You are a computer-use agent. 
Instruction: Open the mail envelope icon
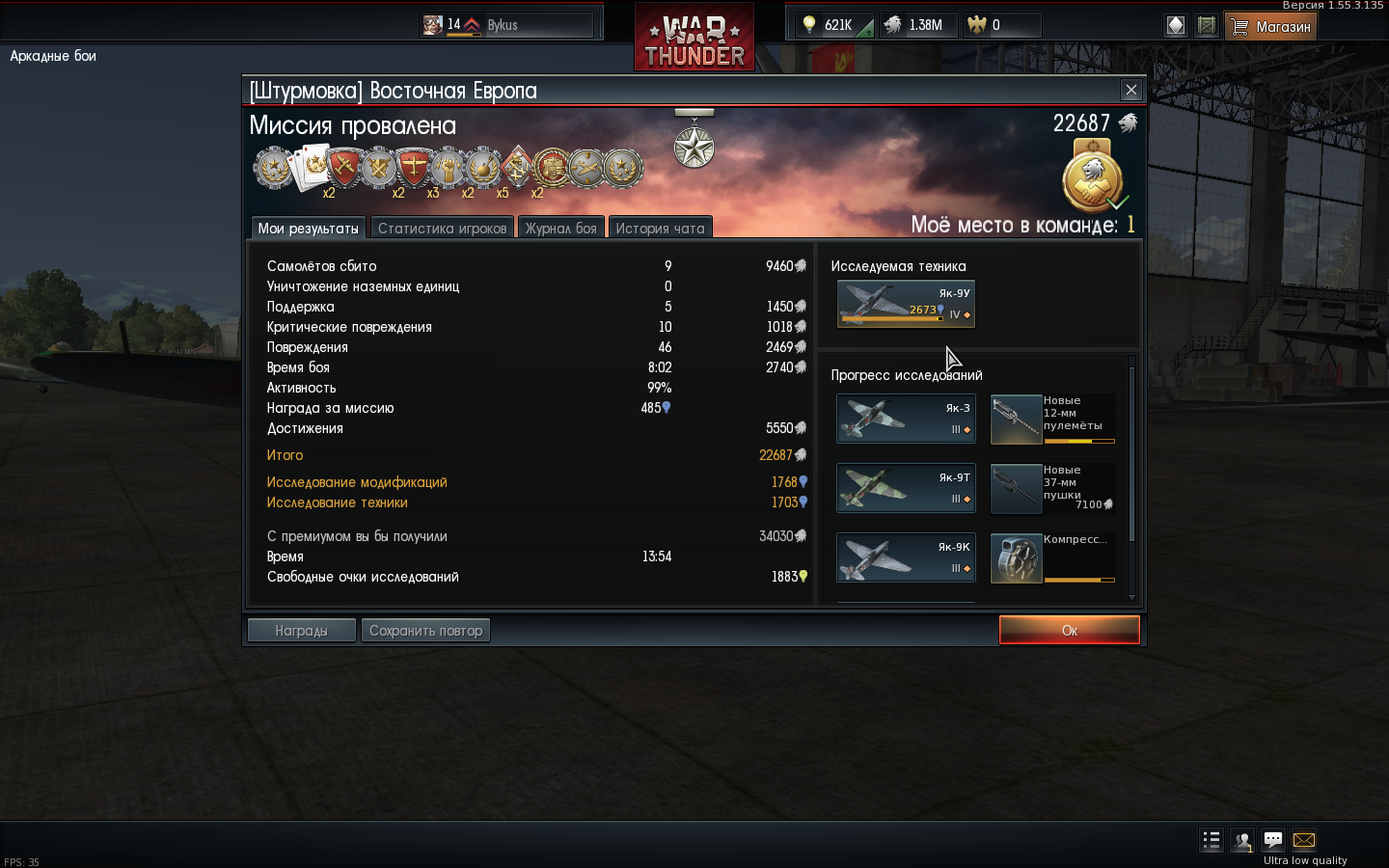point(1304,840)
